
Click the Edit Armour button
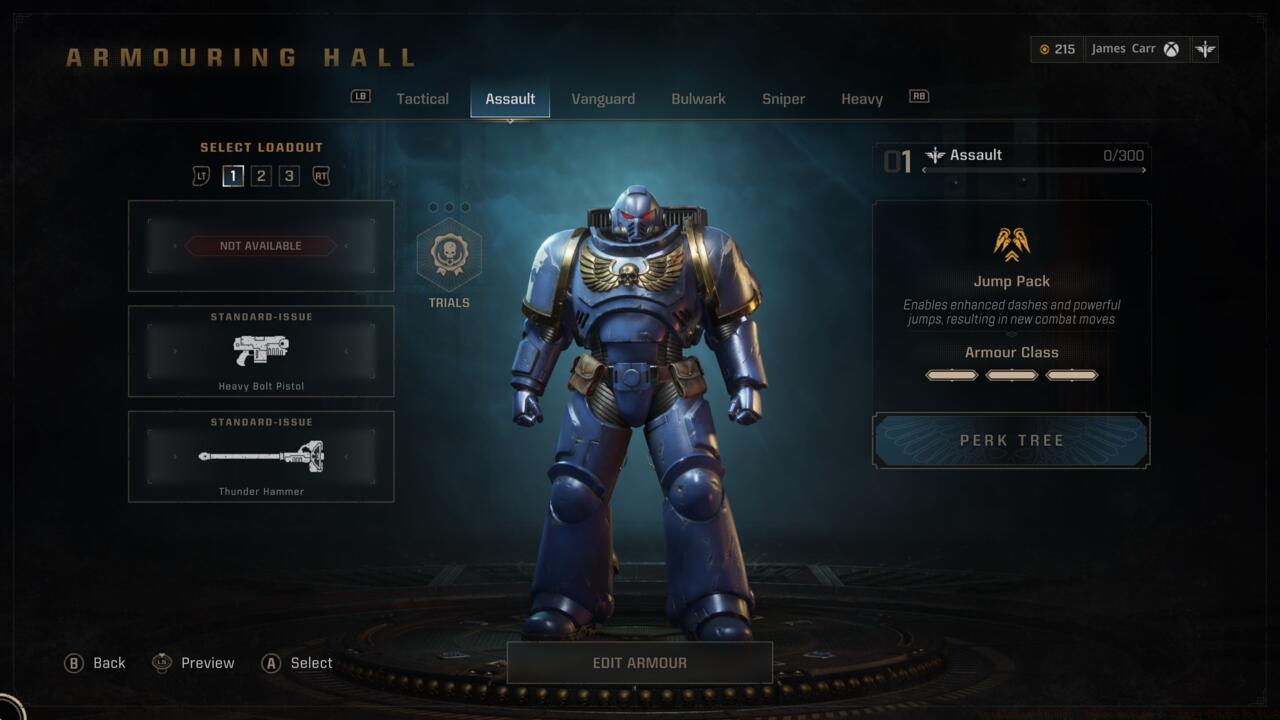tap(639, 663)
